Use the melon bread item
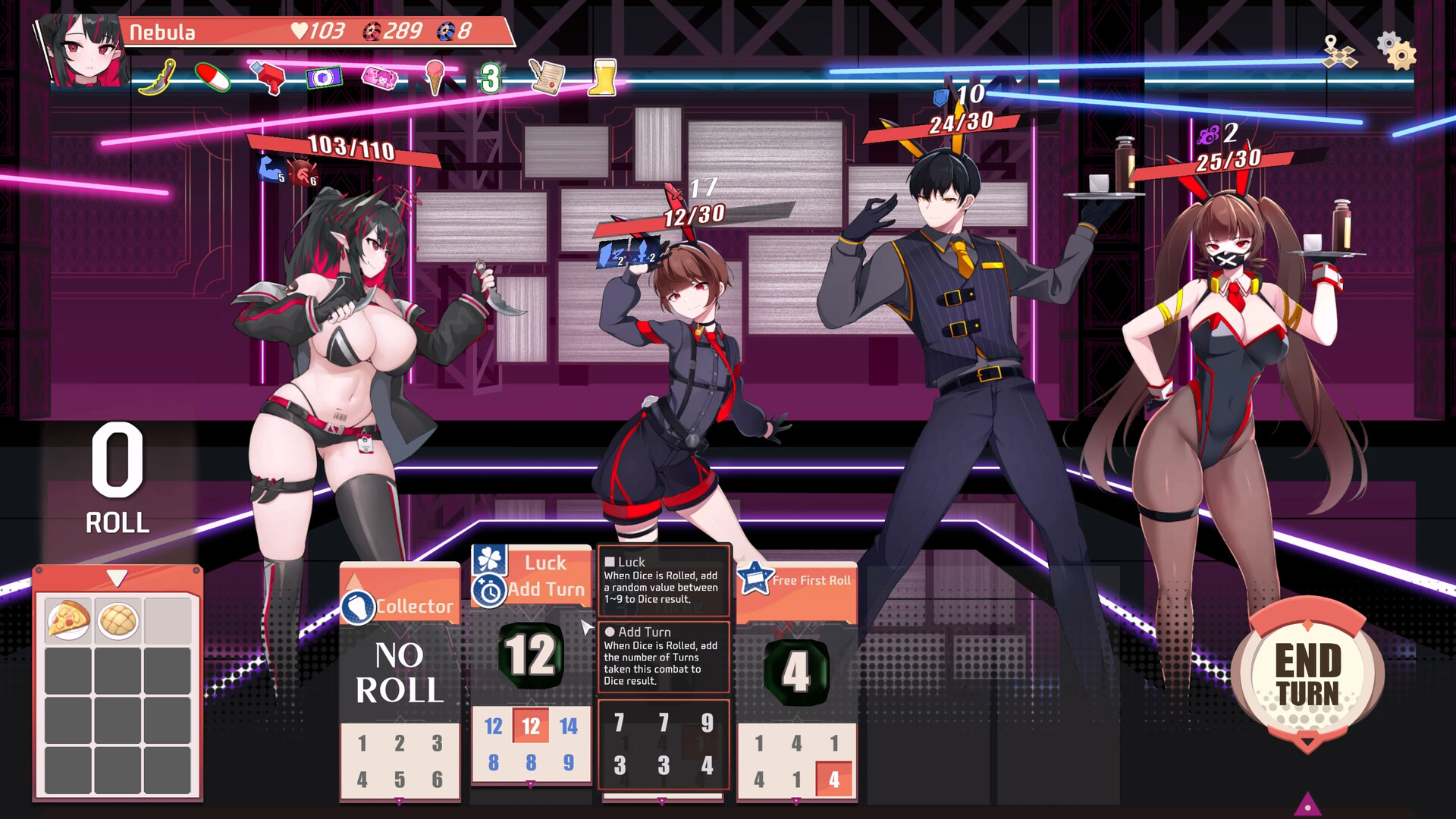 coord(118,620)
